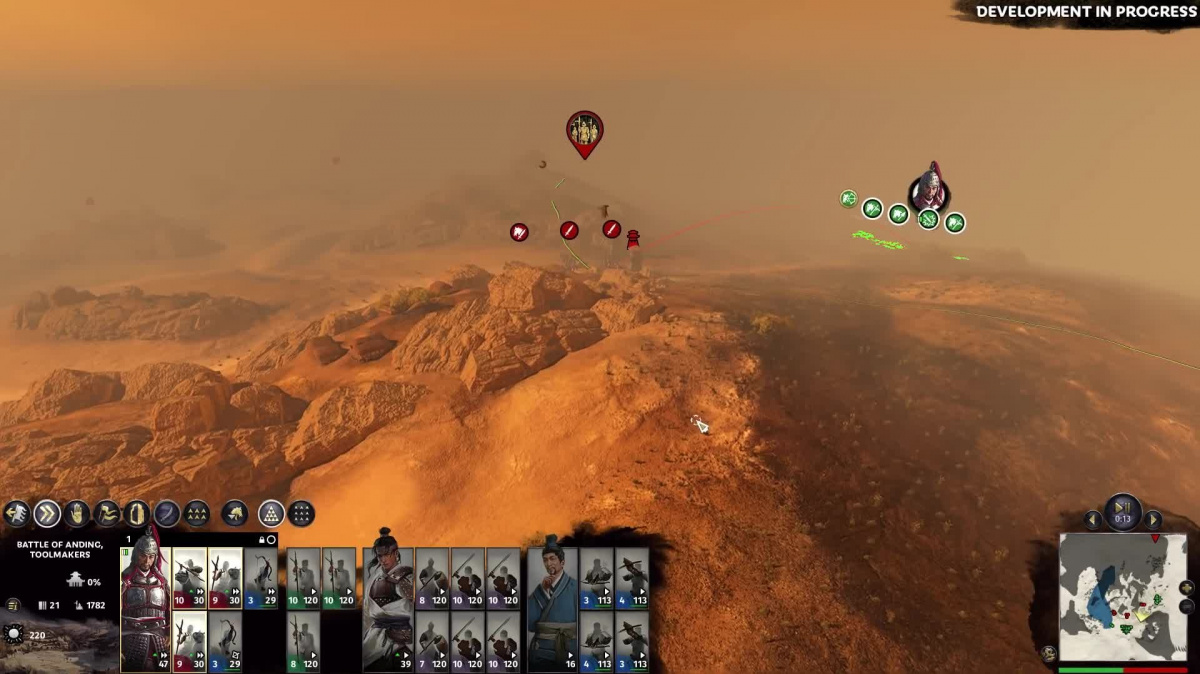Choose the triangle formation button
The height and width of the screenshot is (674, 1200).
pos(271,514)
